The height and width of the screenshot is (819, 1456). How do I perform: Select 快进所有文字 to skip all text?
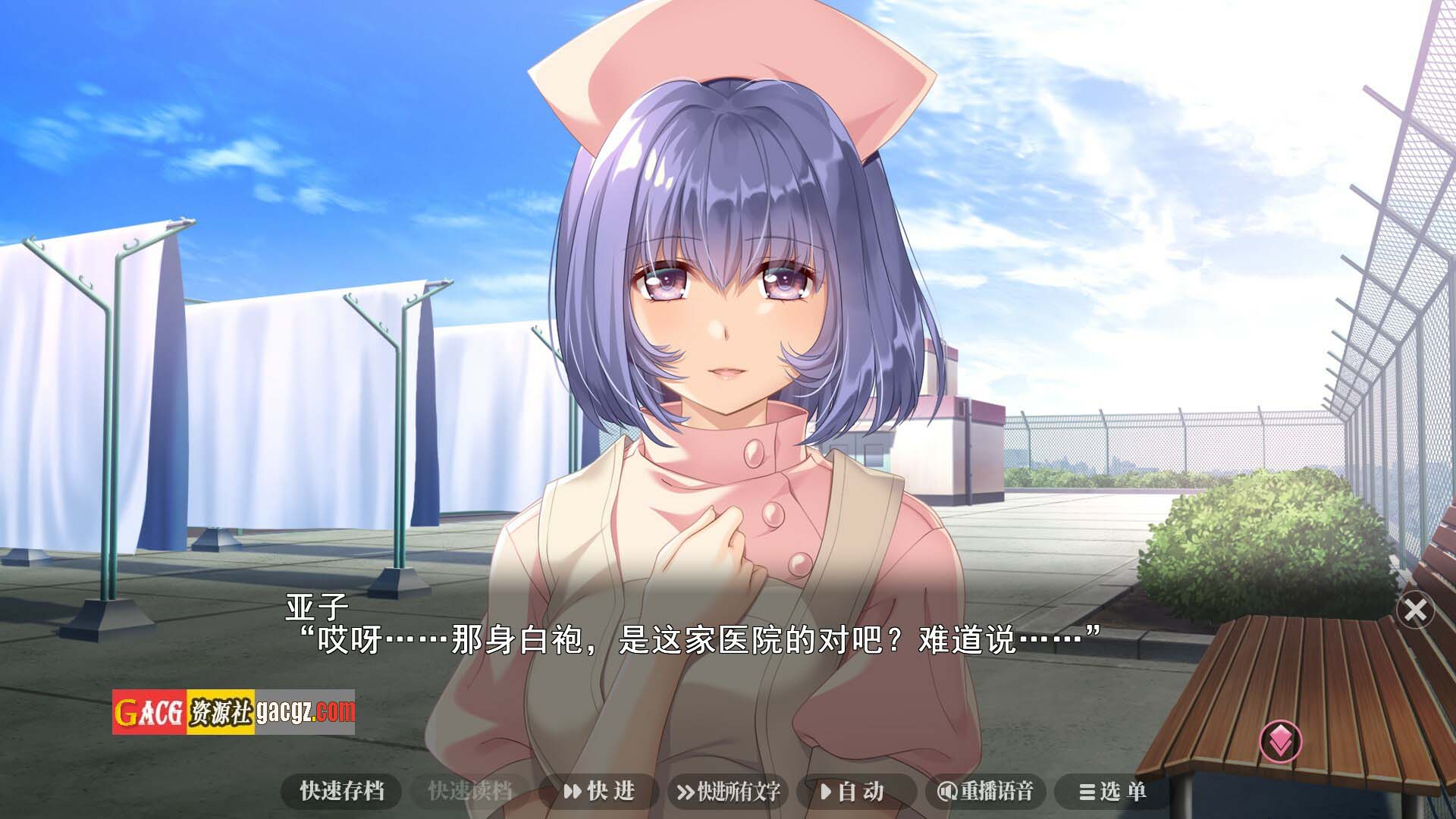tap(728, 792)
